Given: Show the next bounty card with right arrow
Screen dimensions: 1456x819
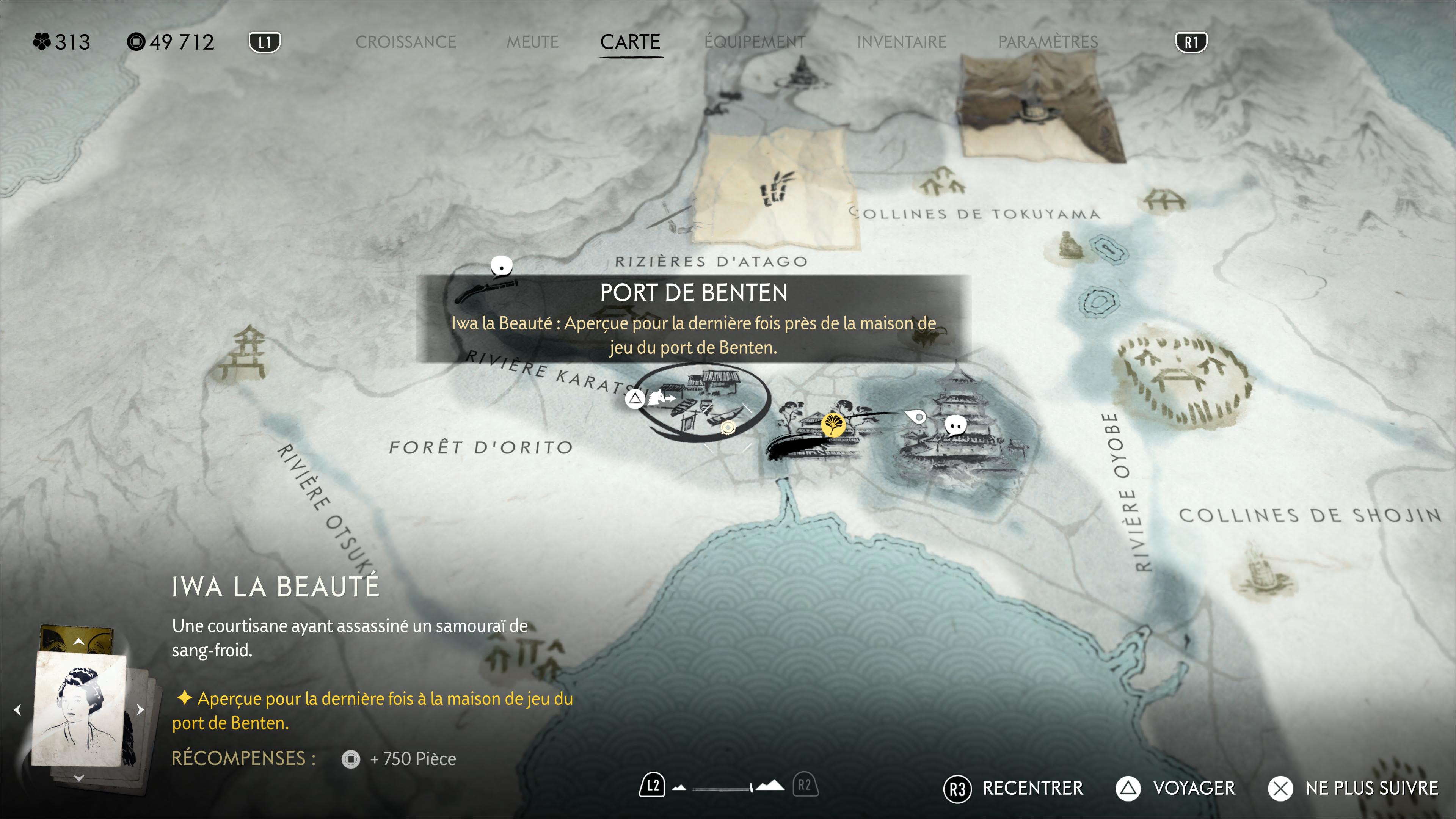Looking at the screenshot, I should (141, 709).
